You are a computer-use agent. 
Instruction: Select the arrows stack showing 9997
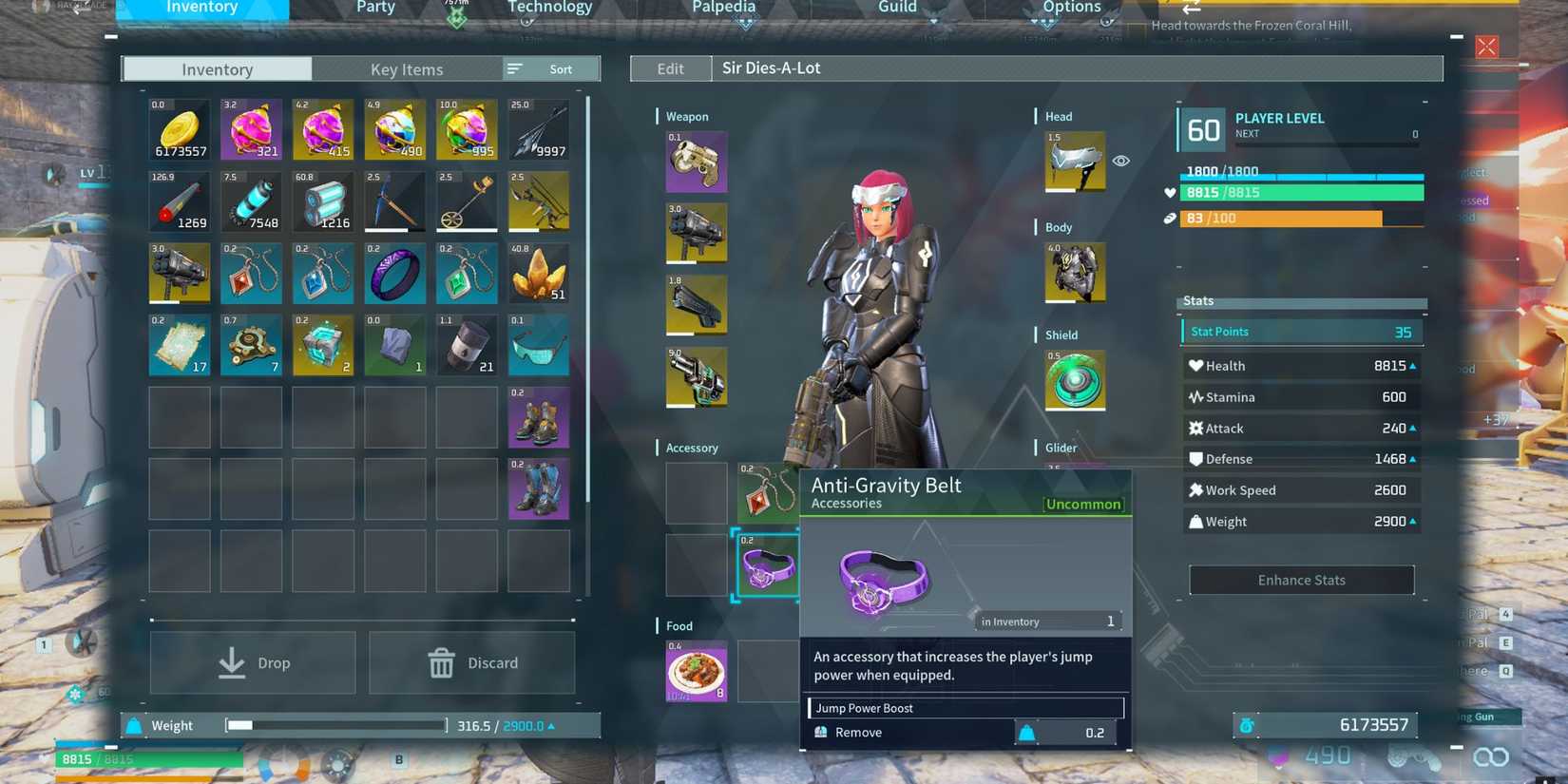pos(538,130)
